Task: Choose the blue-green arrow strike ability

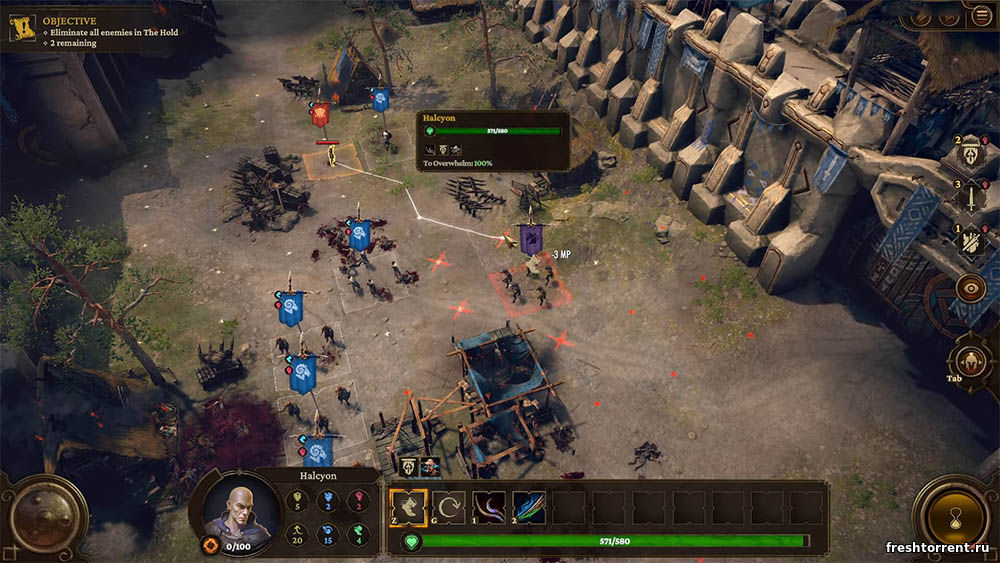Action: pos(529,507)
